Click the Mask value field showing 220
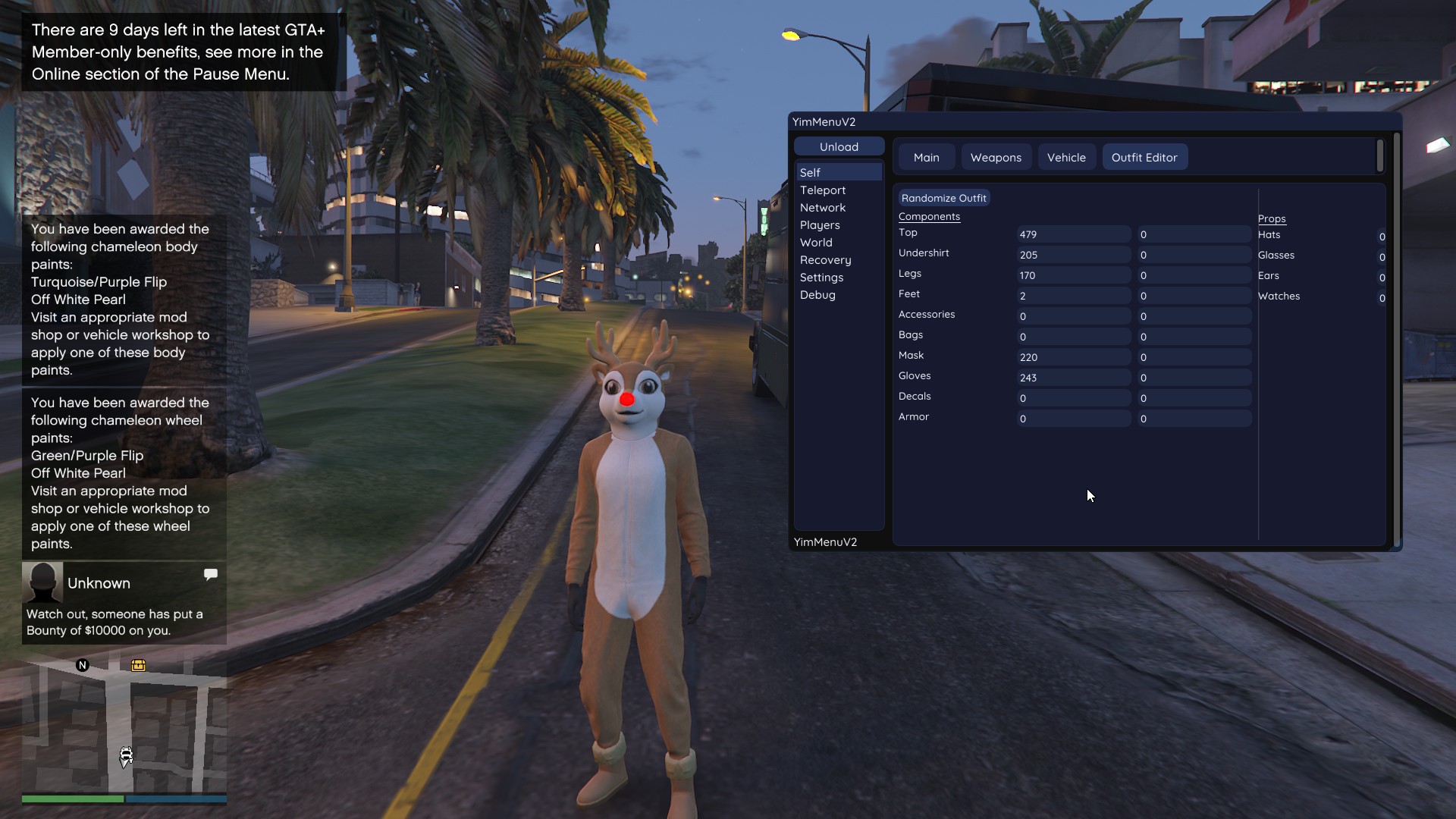Viewport: 1456px width, 819px height. pyautogui.click(x=1072, y=356)
